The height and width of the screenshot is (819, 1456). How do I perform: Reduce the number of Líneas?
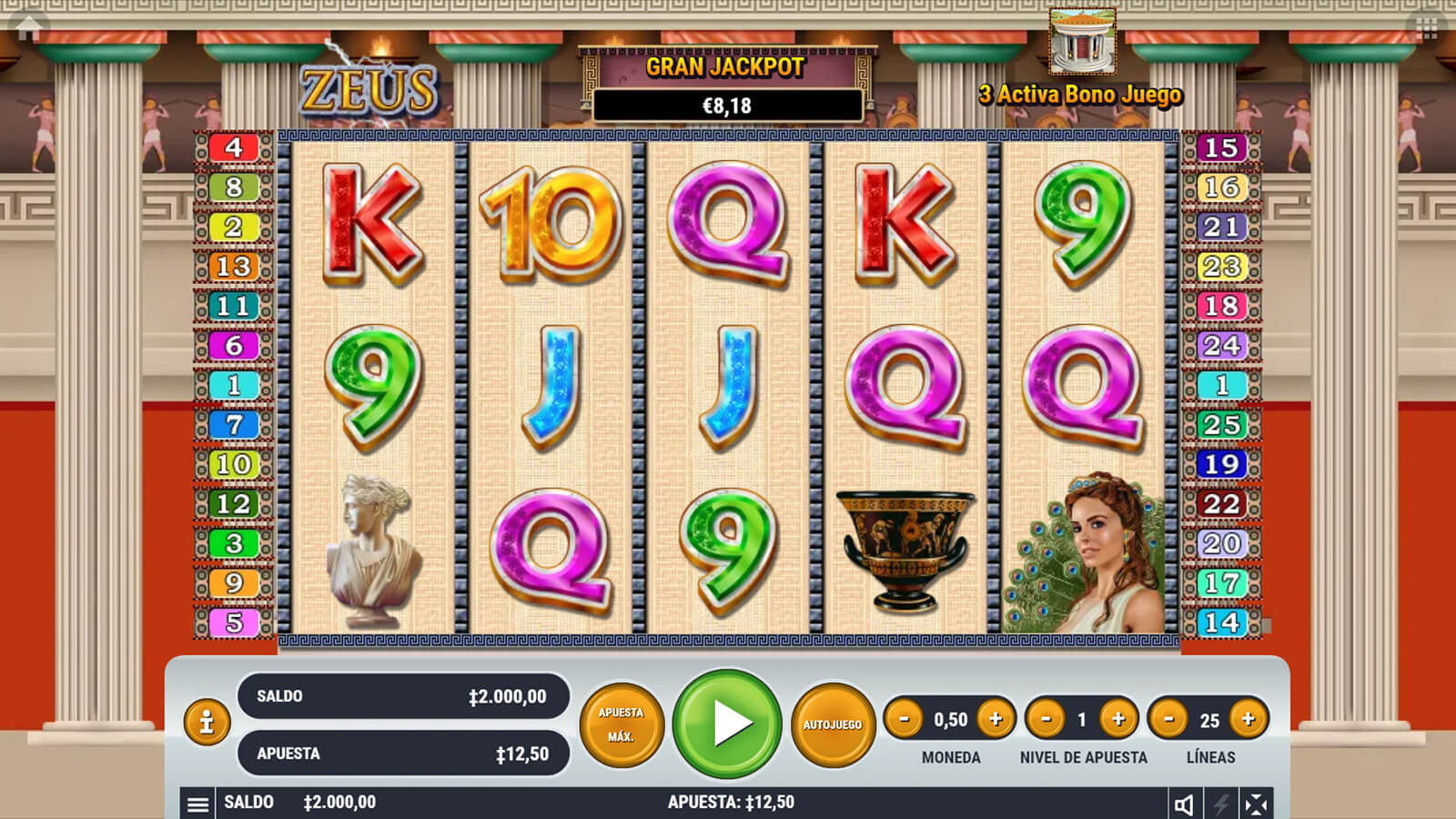point(1168,719)
